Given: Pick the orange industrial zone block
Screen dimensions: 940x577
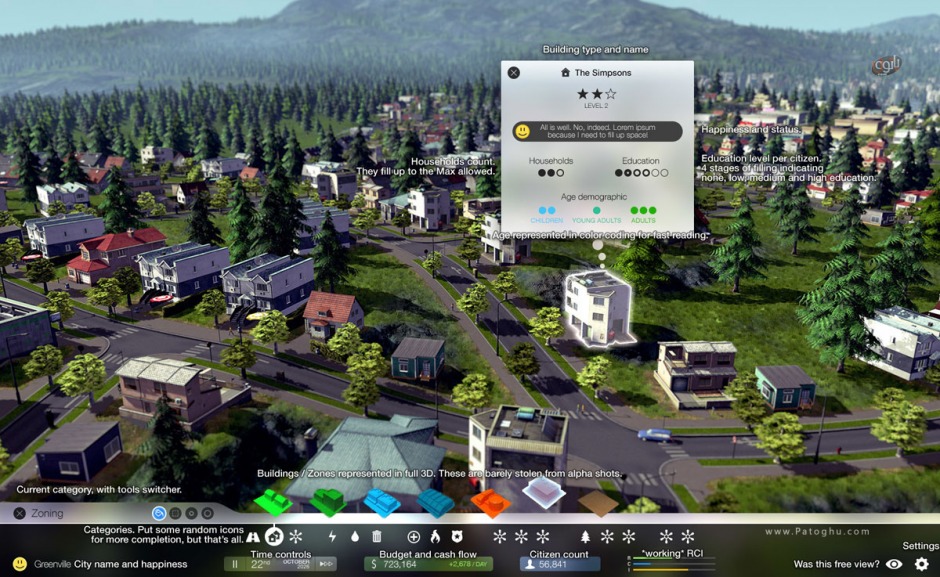Looking at the screenshot, I should click(x=490, y=500).
